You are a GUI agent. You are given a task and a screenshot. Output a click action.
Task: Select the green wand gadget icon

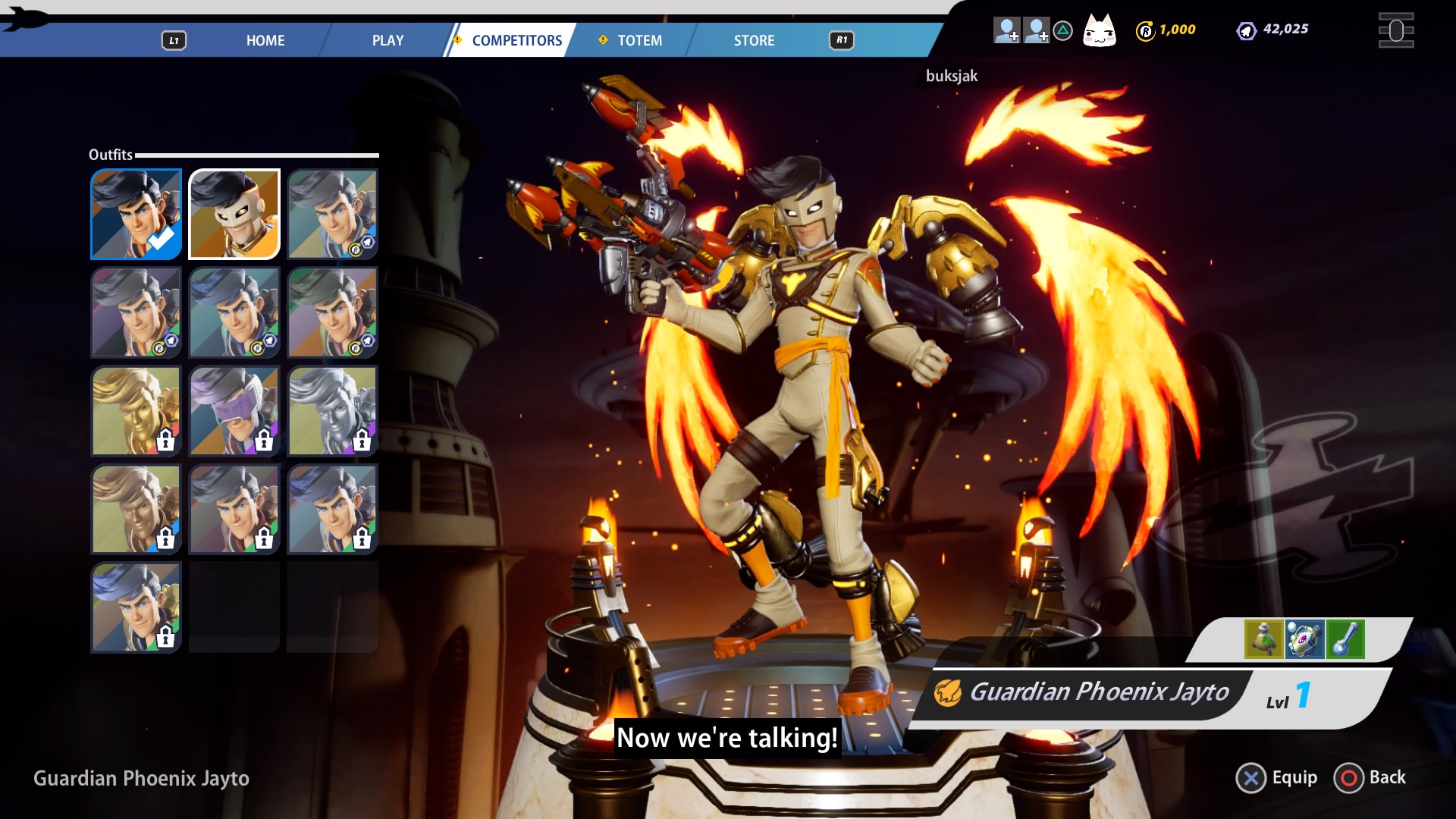(x=1345, y=639)
